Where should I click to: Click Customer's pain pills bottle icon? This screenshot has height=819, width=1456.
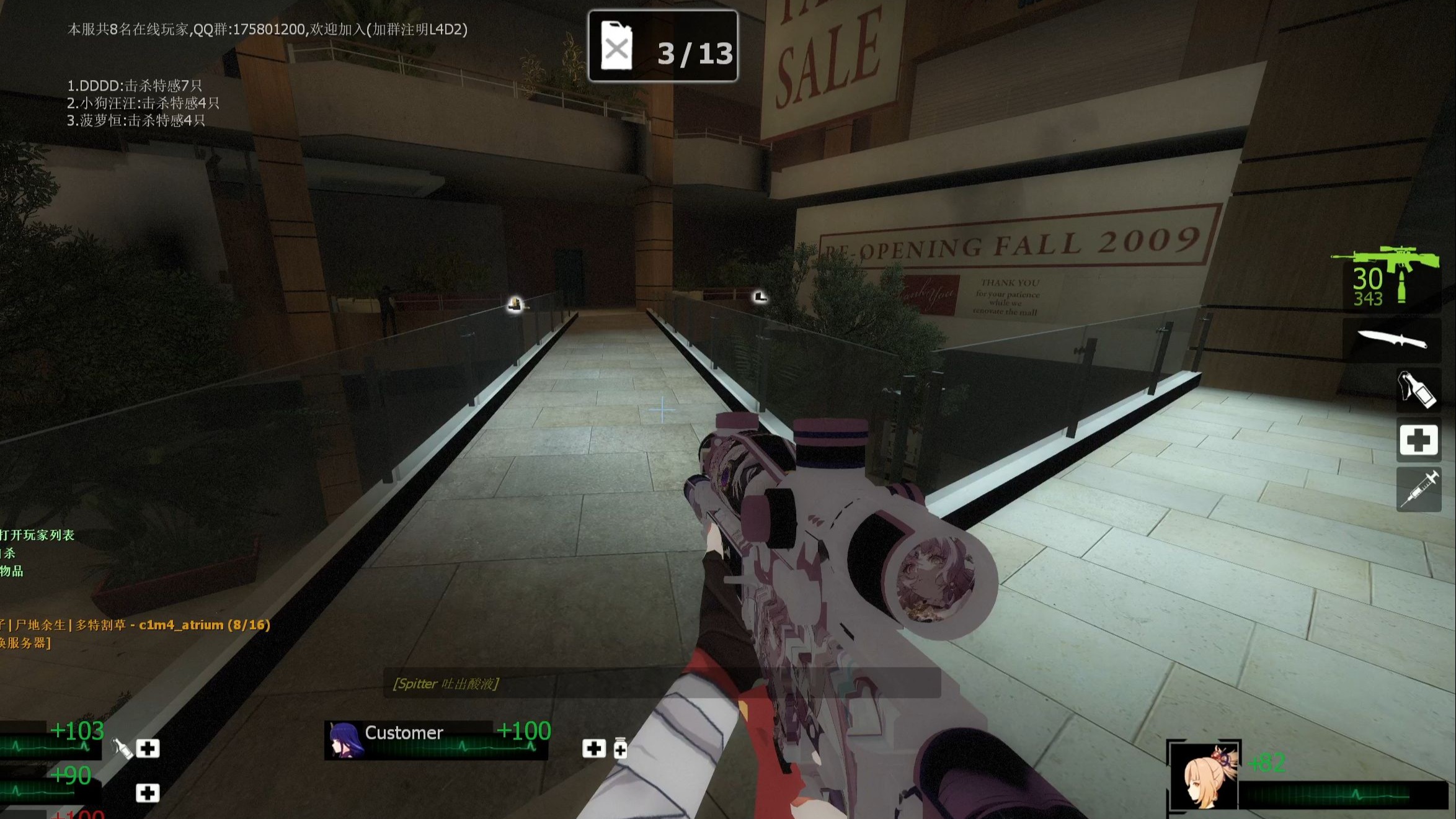(x=620, y=748)
